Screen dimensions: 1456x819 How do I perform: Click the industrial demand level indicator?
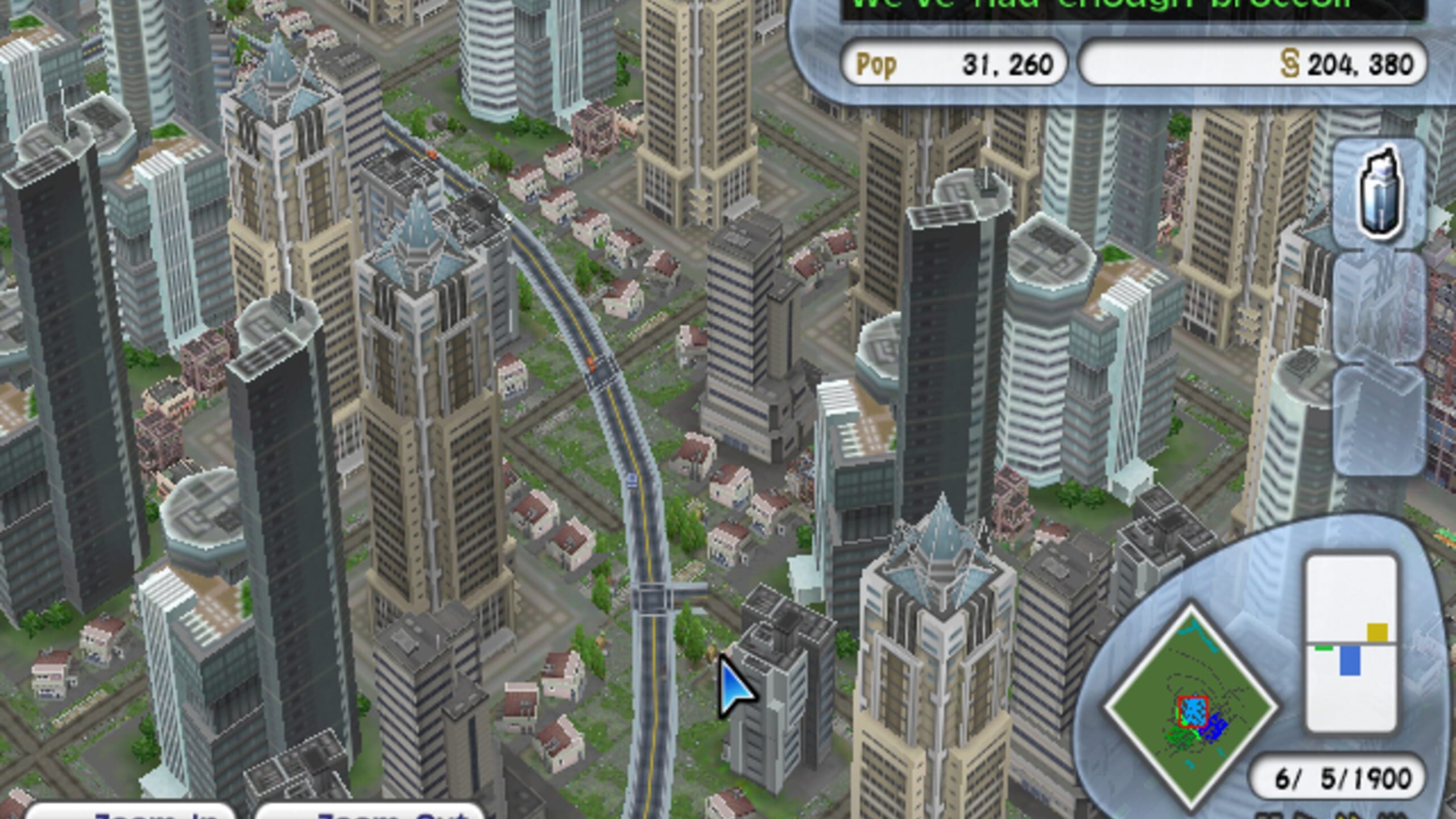click(1378, 632)
